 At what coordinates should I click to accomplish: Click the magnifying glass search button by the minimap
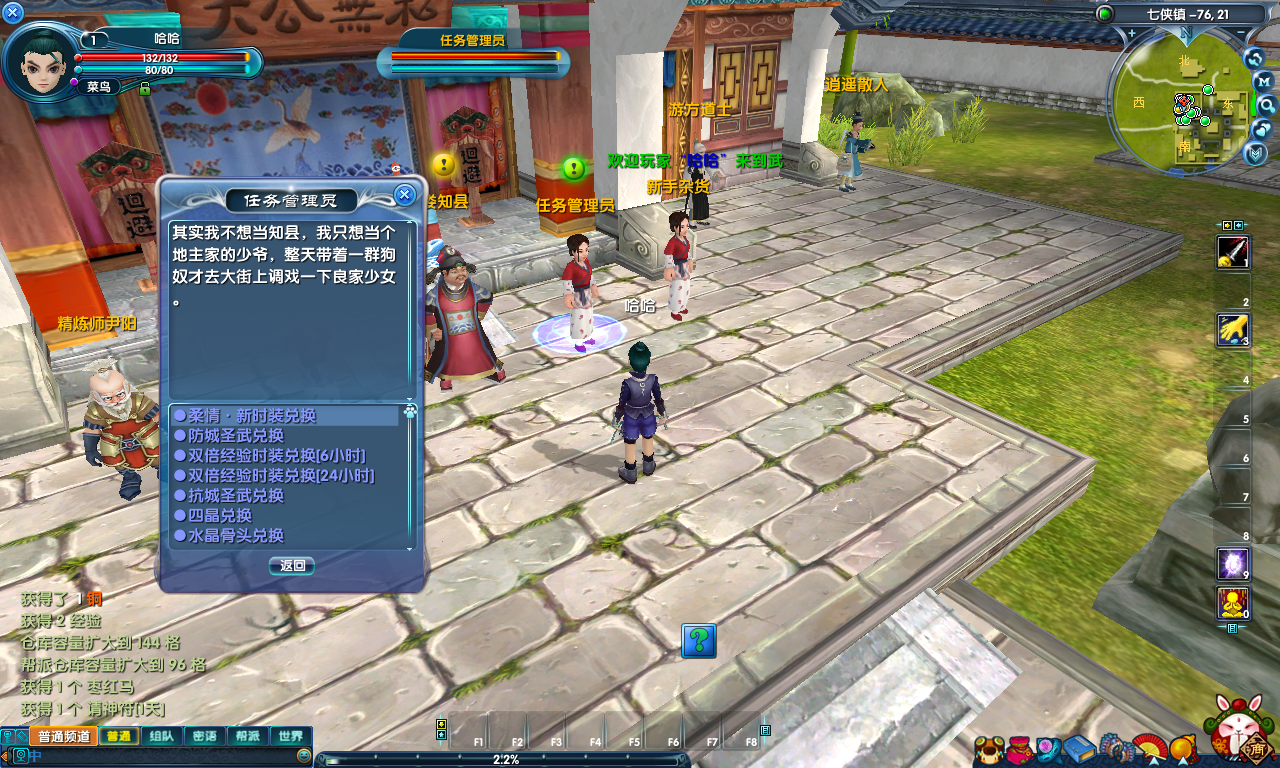click(x=1267, y=105)
